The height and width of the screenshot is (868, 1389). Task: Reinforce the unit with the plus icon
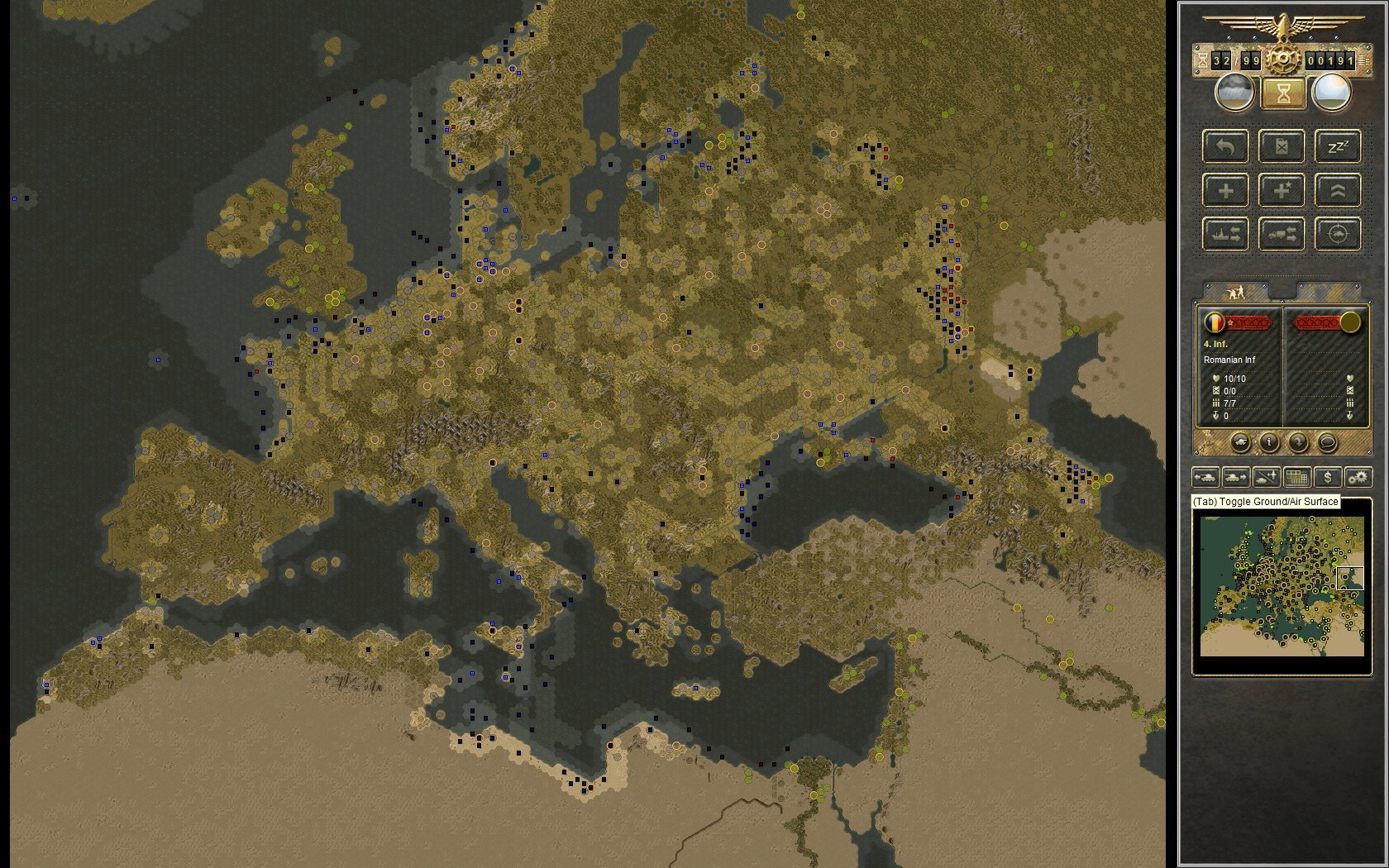point(1225,191)
